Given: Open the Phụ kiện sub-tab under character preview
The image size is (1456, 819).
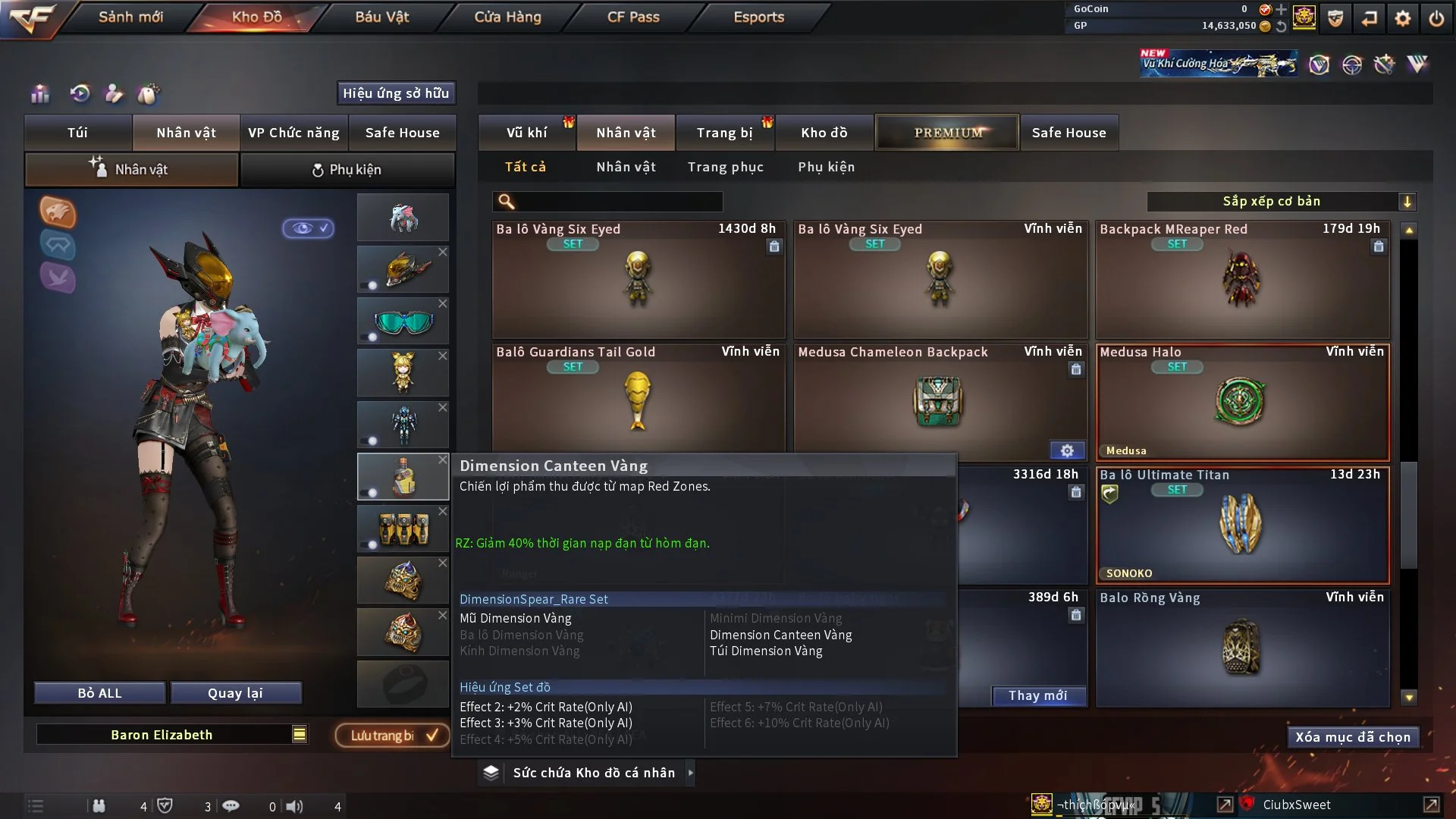Looking at the screenshot, I should [347, 170].
